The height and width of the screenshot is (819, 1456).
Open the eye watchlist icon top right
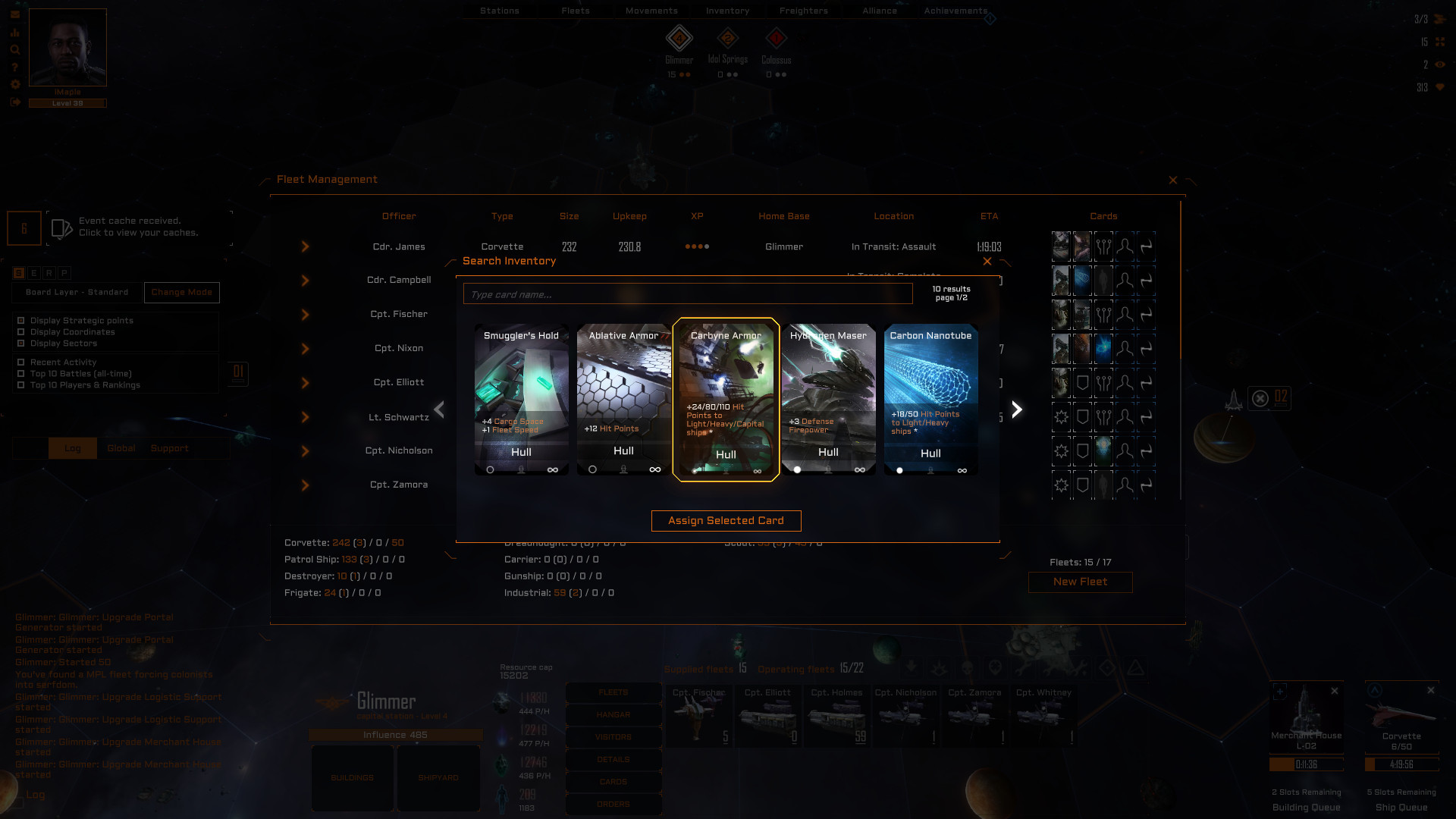click(x=1440, y=65)
